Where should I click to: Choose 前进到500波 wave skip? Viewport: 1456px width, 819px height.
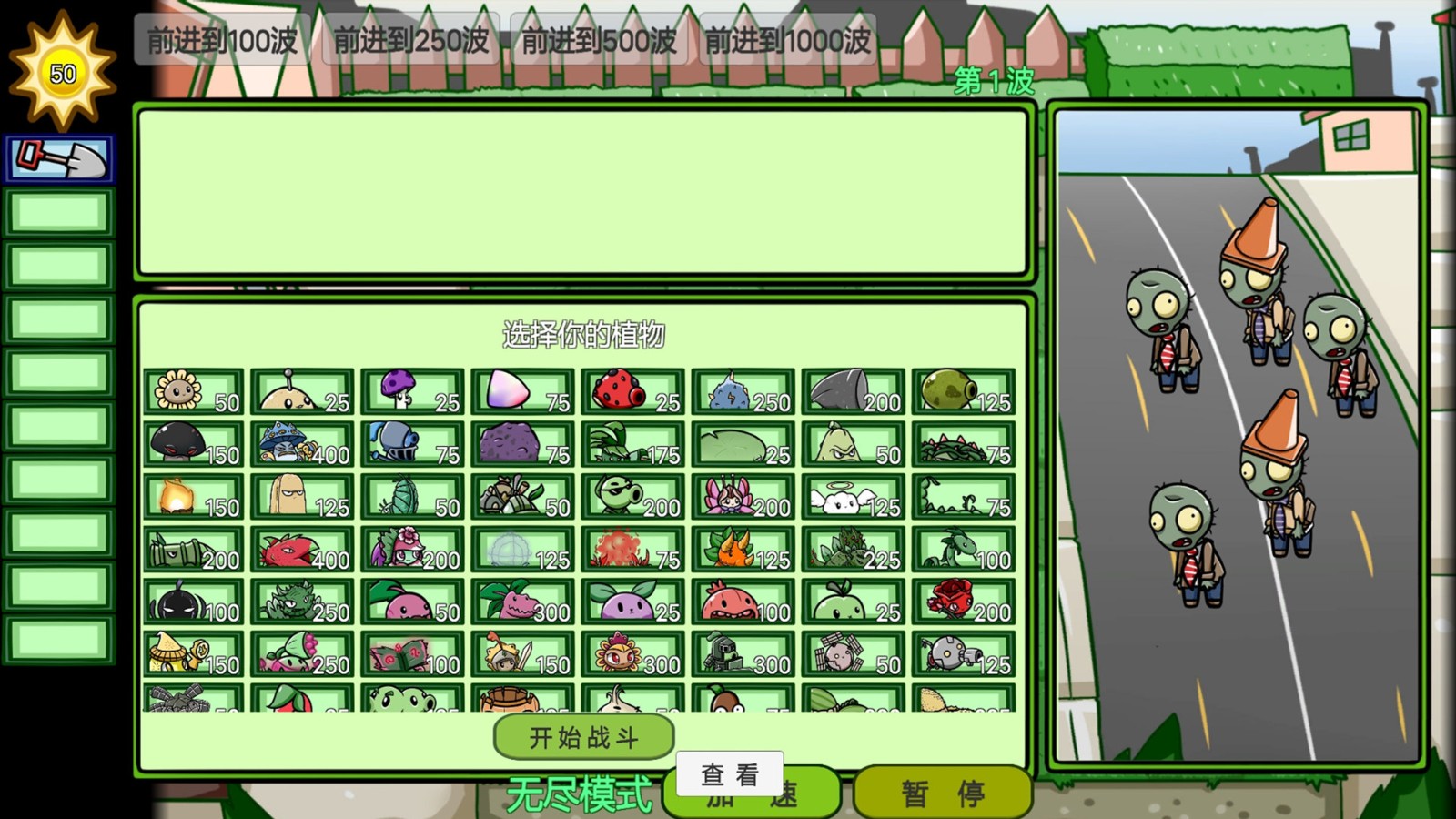click(x=599, y=40)
